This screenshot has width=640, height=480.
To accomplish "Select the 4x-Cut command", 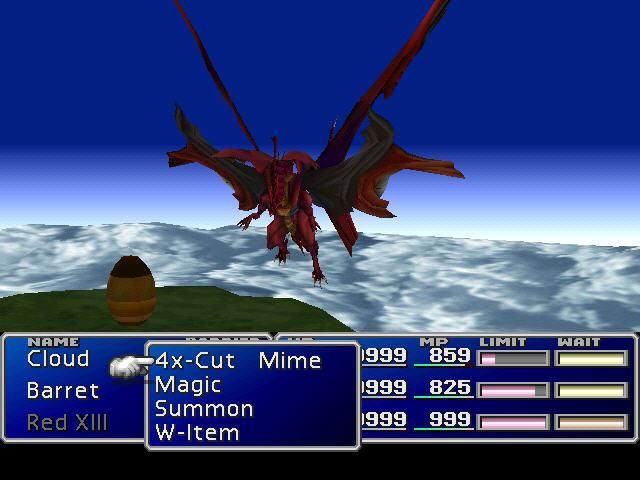I will (194, 361).
